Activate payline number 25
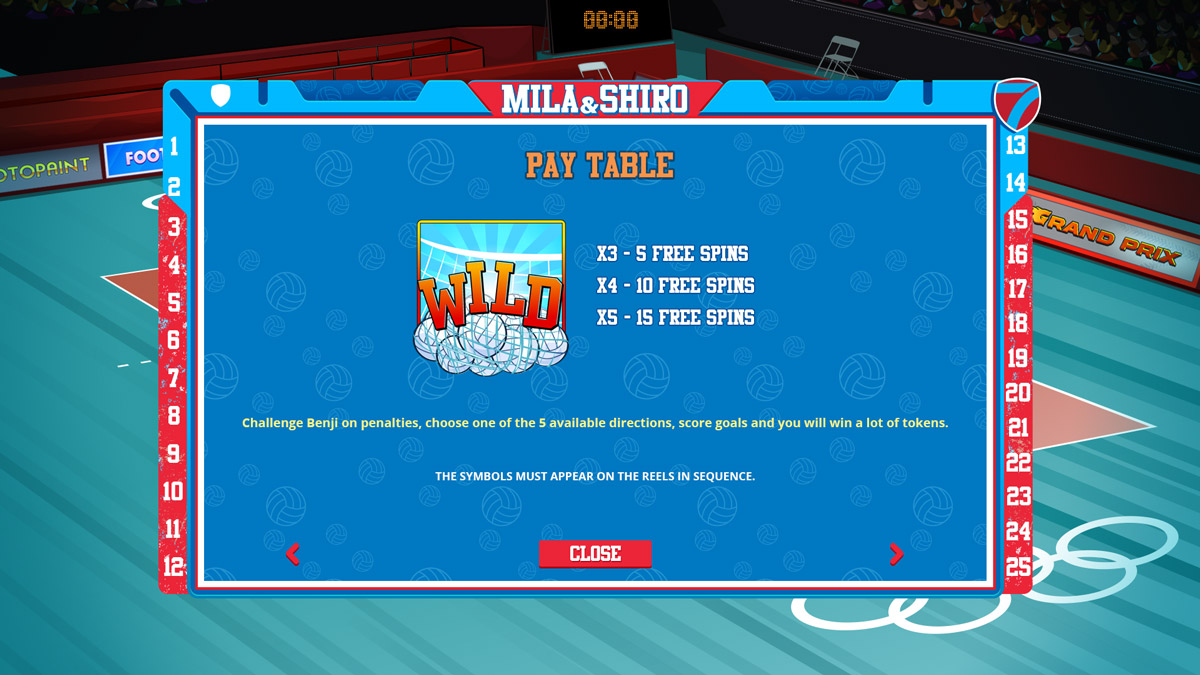The width and height of the screenshot is (1200, 675). coord(1018,566)
